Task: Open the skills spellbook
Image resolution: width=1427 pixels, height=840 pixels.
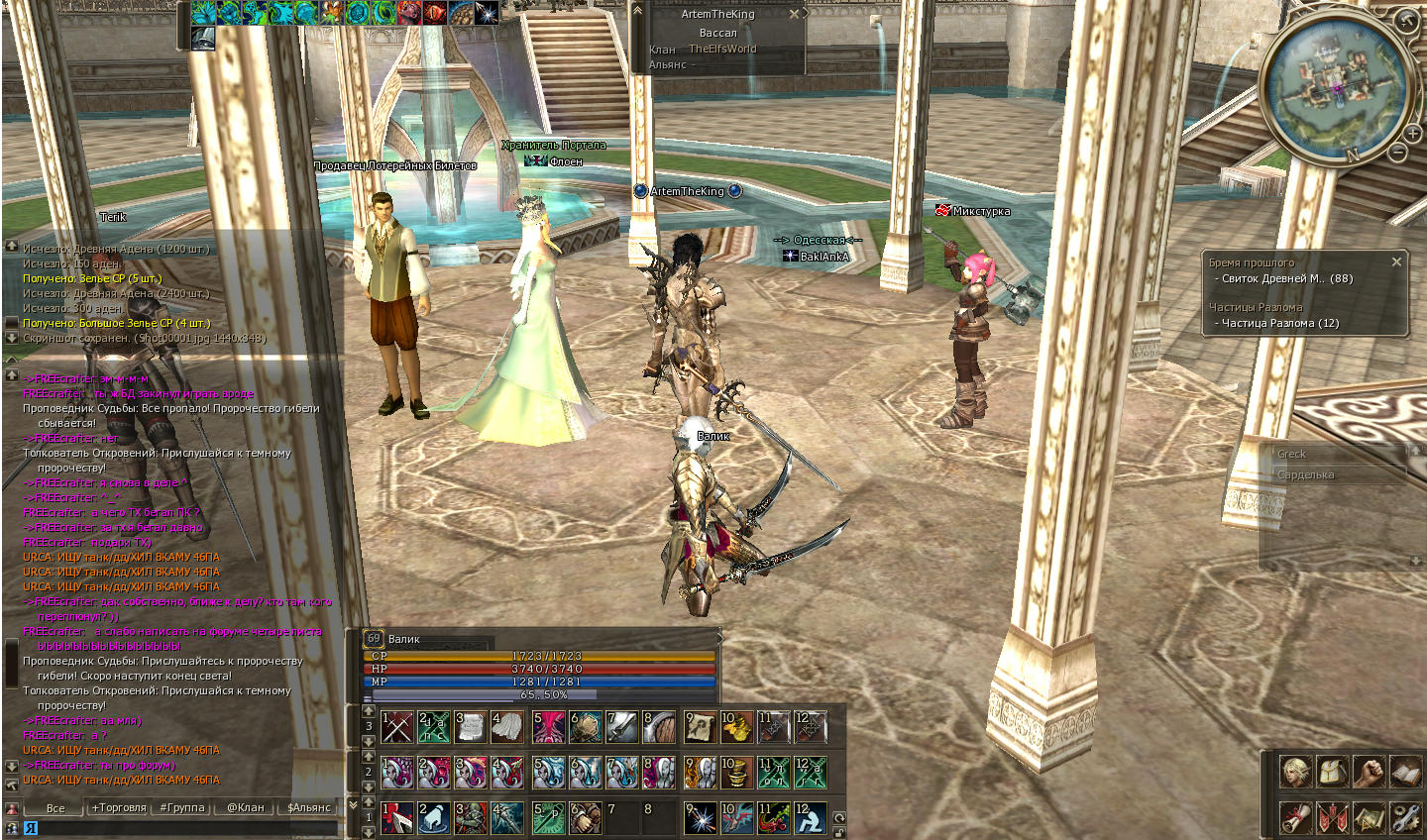Action: click(x=1405, y=772)
